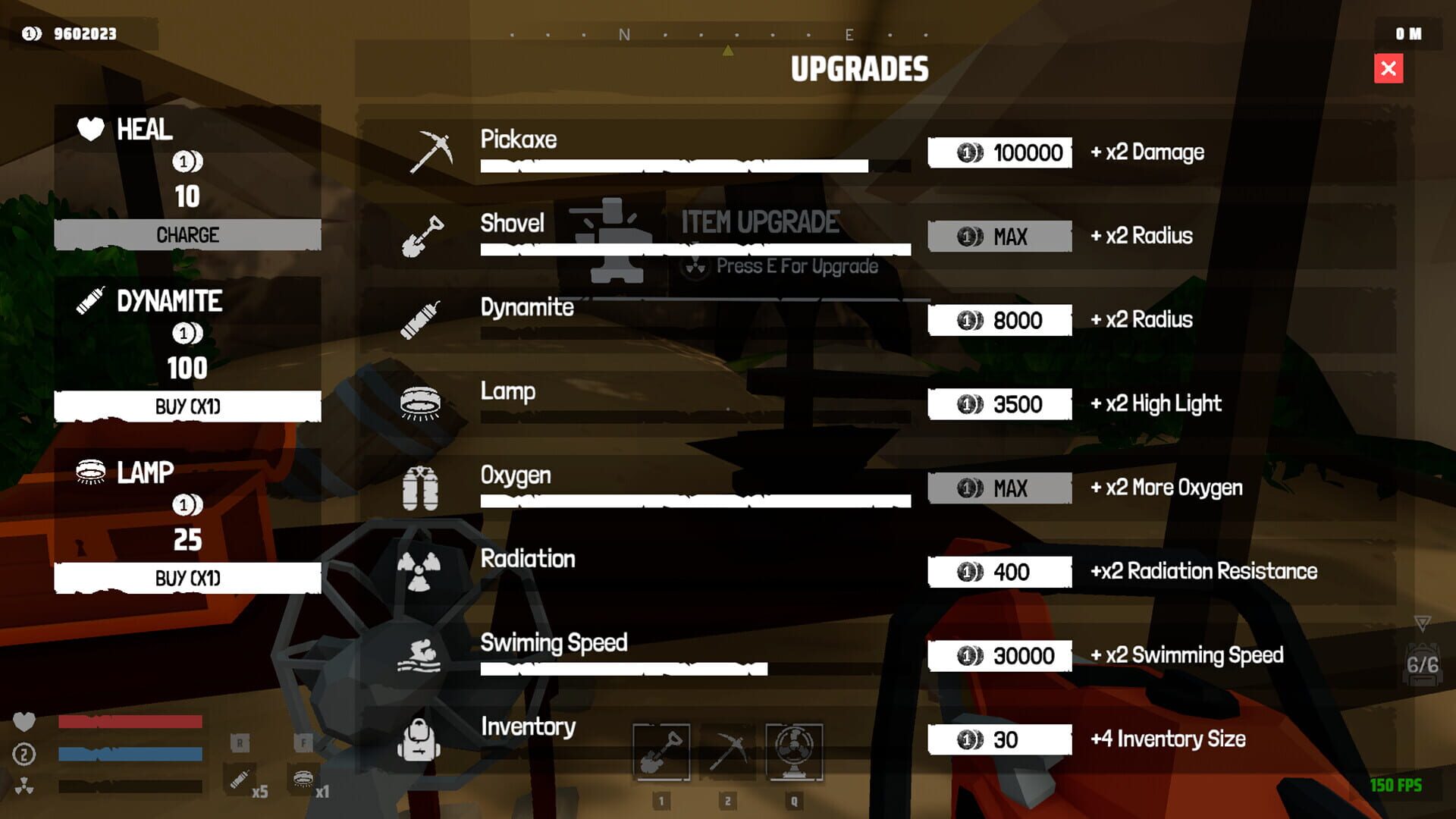
Task: Click the heart icon next to HEAL
Action: (x=89, y=129)
